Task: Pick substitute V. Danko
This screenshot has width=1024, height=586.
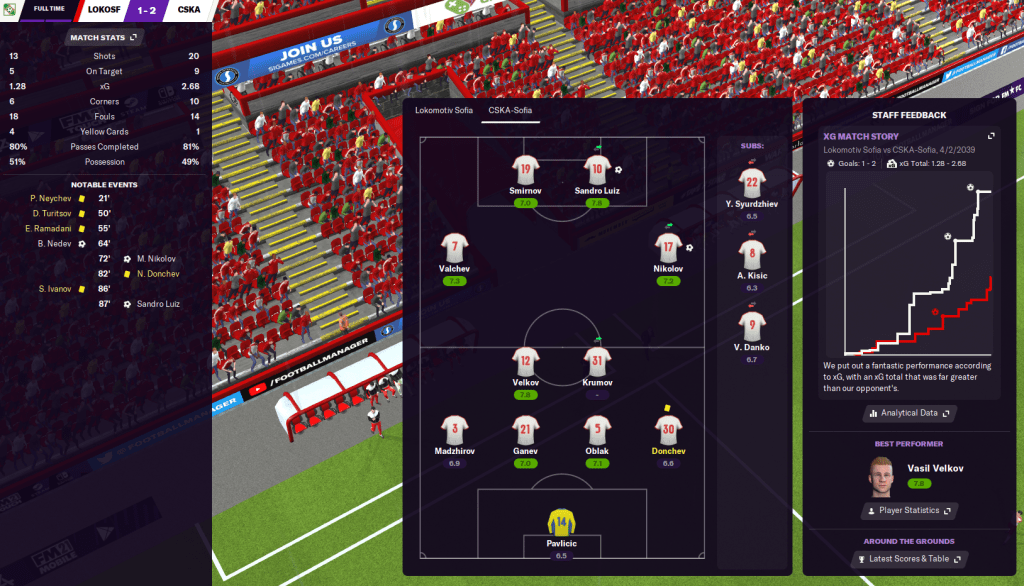Action: click(753, 326)
